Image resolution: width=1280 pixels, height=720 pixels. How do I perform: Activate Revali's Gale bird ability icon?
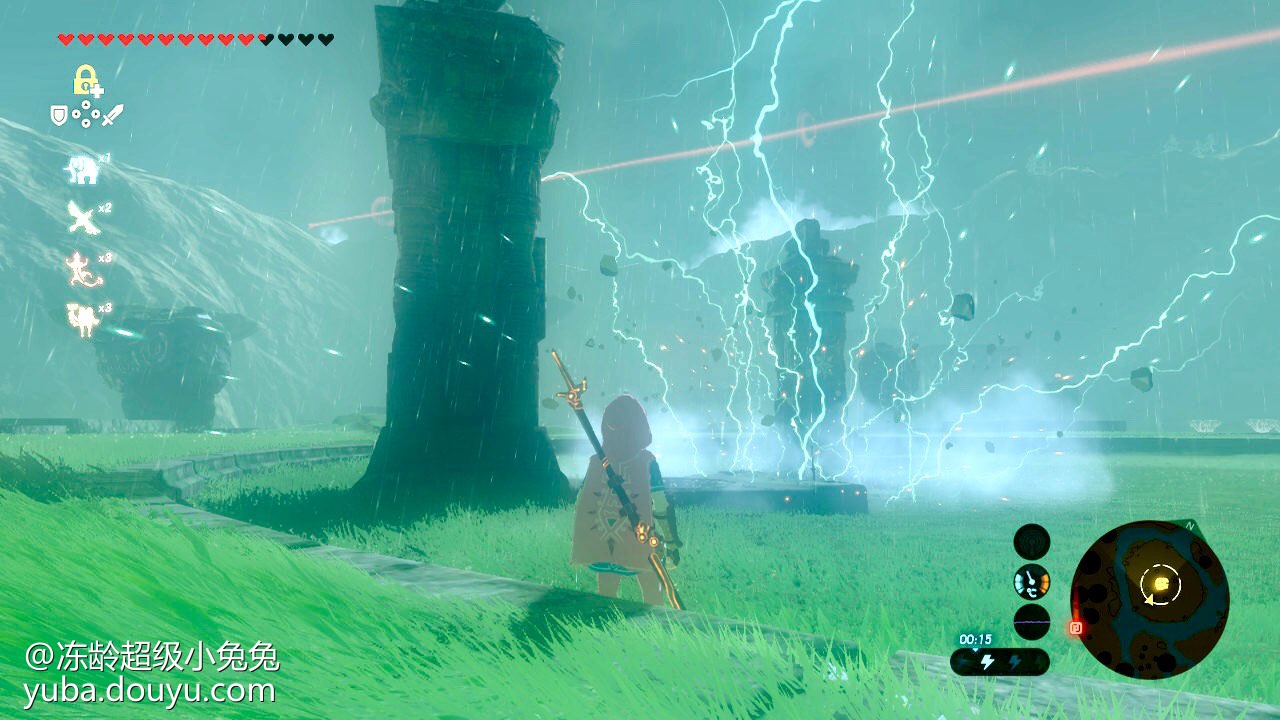pyautogui.click(x=82, y=217)
